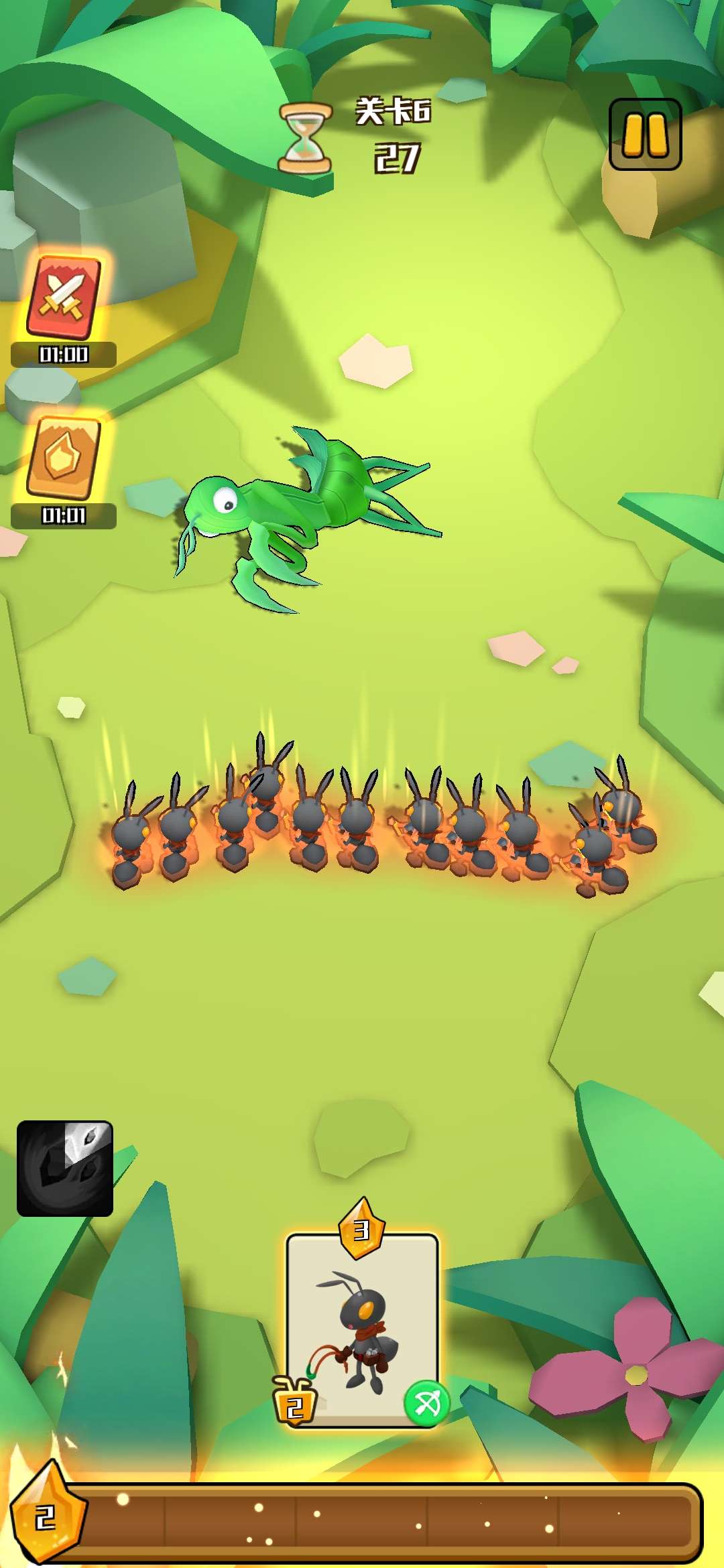
Task: Activate the red crossed-swords boost card
Action: [64, 298]
